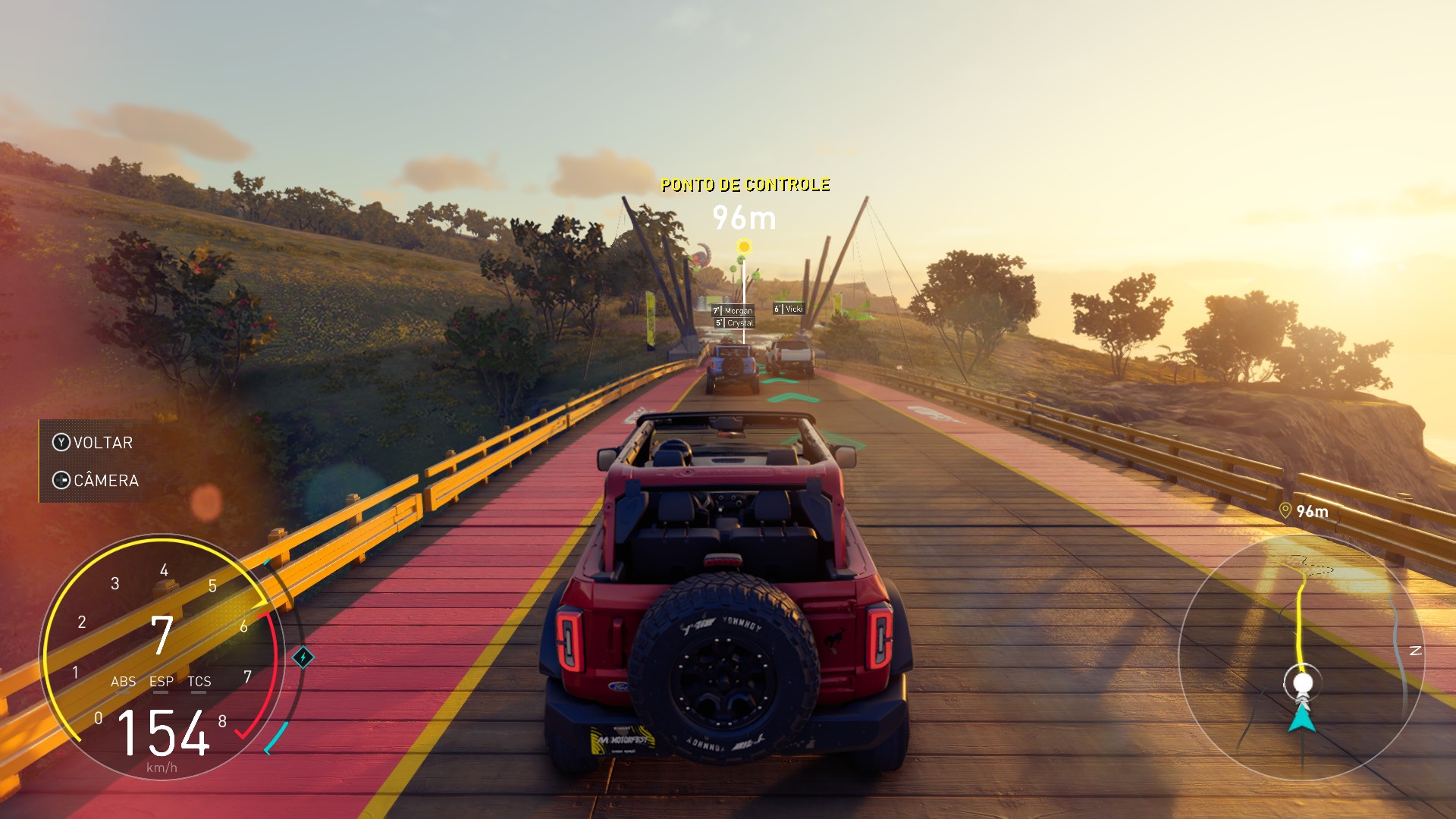1456x819 pixels.
Task: Select Vicki's player nameplate
Action: click(789, 309)
